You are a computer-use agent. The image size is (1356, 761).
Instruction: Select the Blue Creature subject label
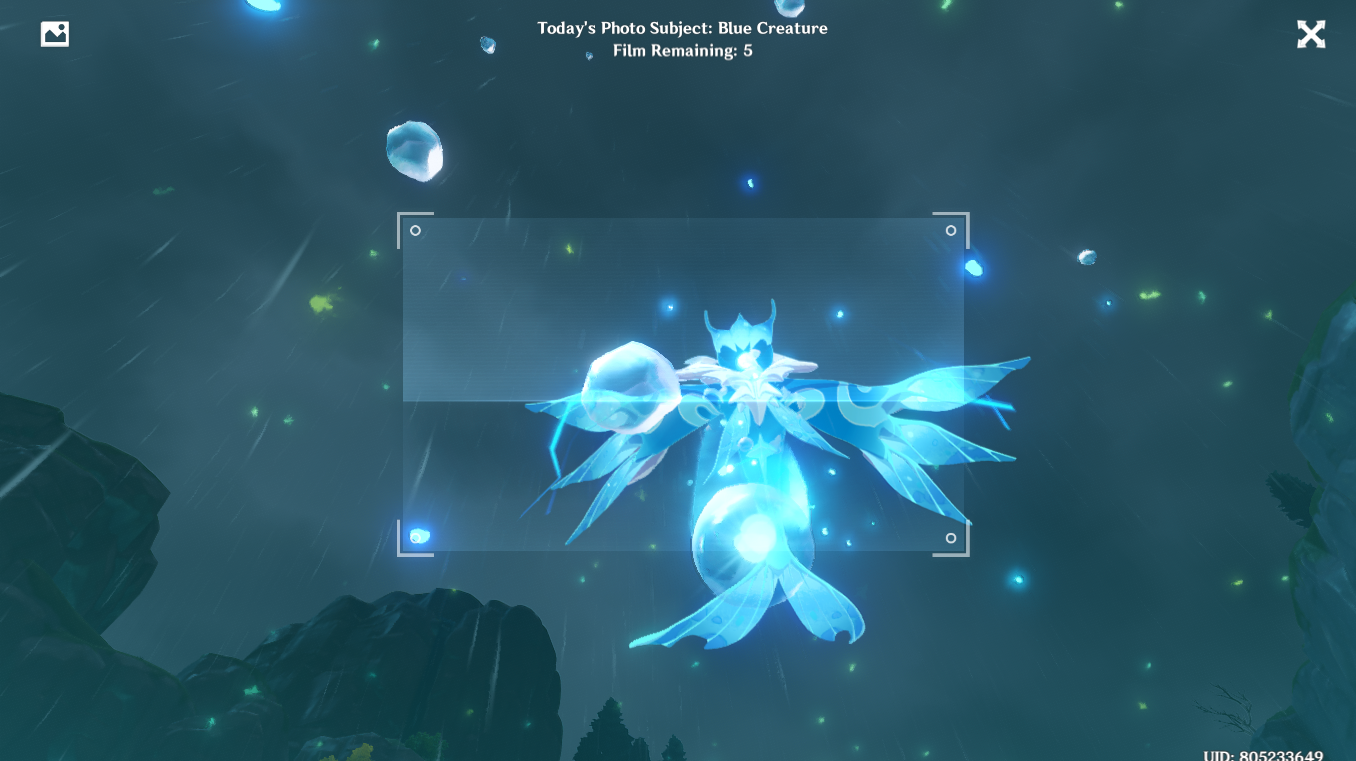point(777,28)
